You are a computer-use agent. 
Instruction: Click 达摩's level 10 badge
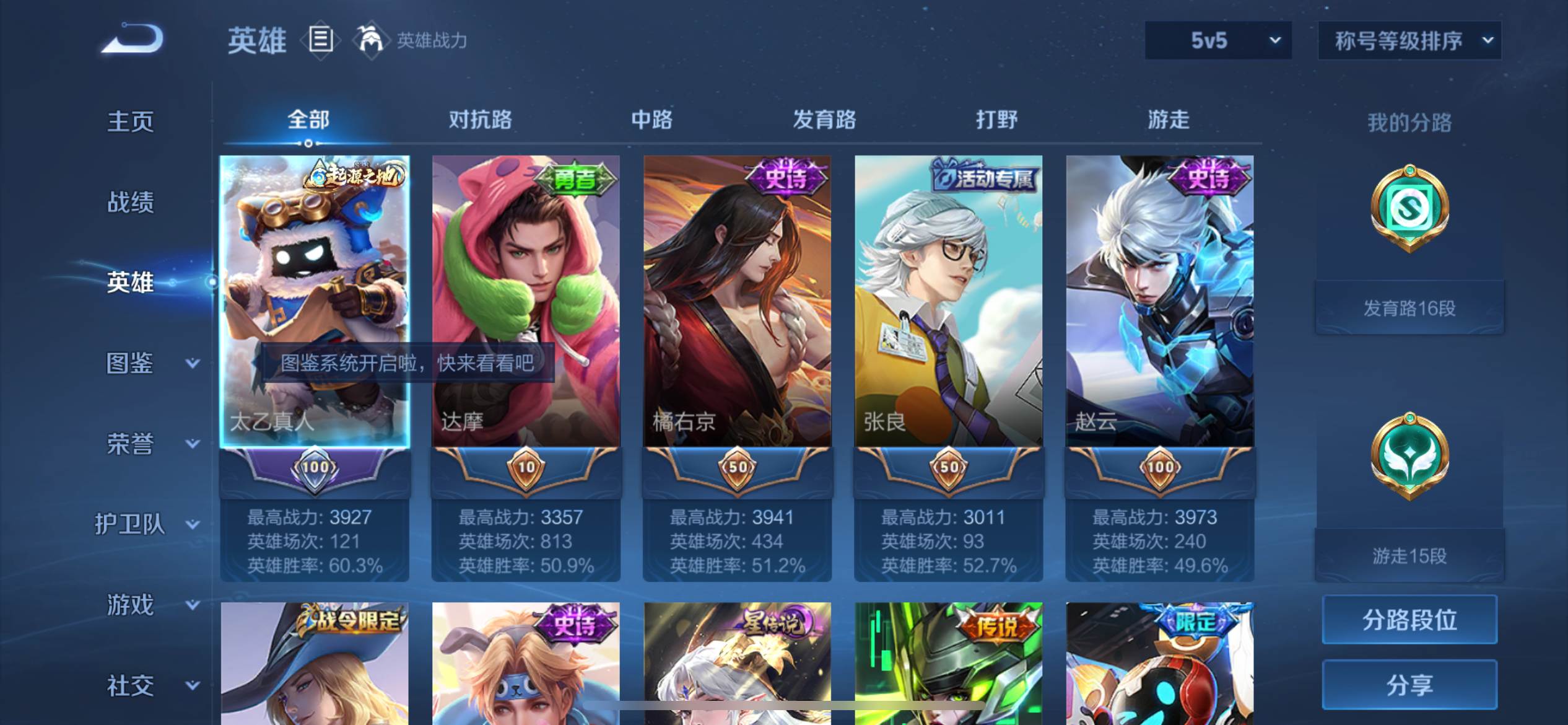point(525,468)
